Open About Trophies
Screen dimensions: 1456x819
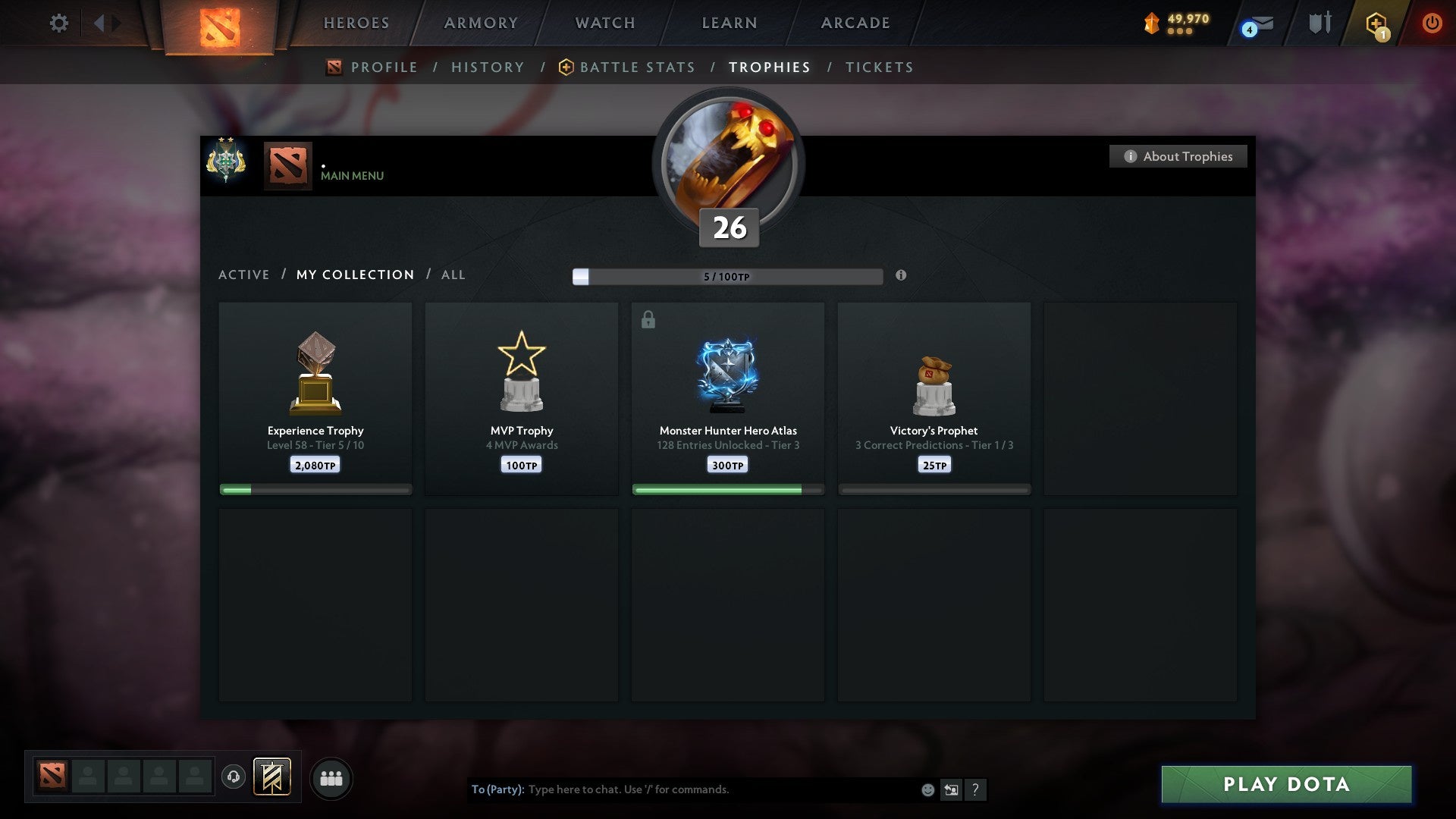[x=1178, y=156]
